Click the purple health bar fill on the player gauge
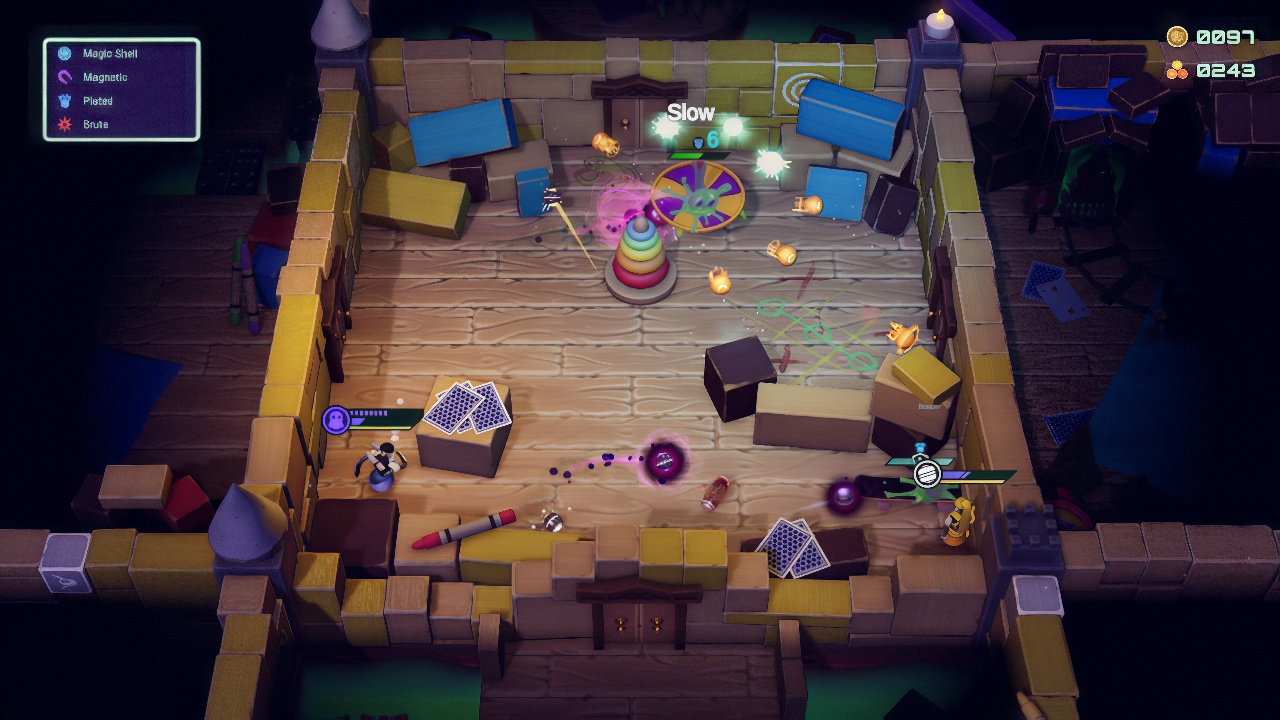Viewport: 1280px width, 720px height. pyautogui.click(x=358, y=421)
